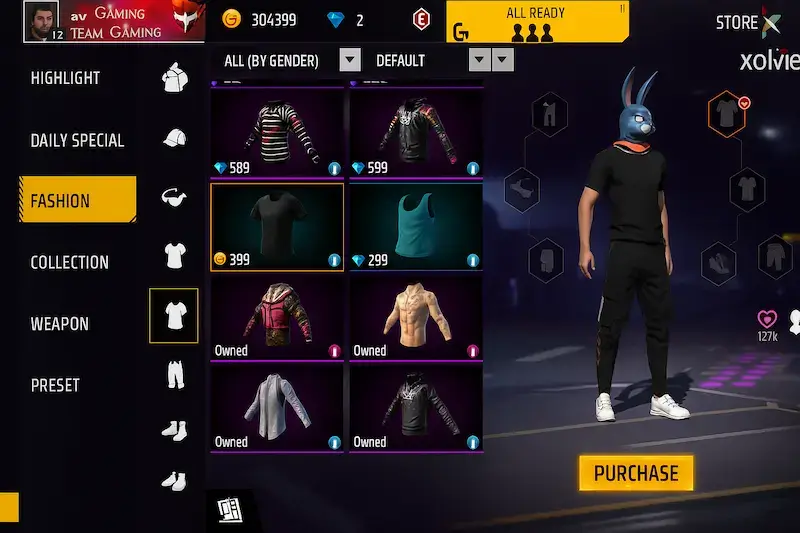Screen dimensions: 800x533
Task: Choose the teal tank top for 299 diamonds
Action: point(415,227)
